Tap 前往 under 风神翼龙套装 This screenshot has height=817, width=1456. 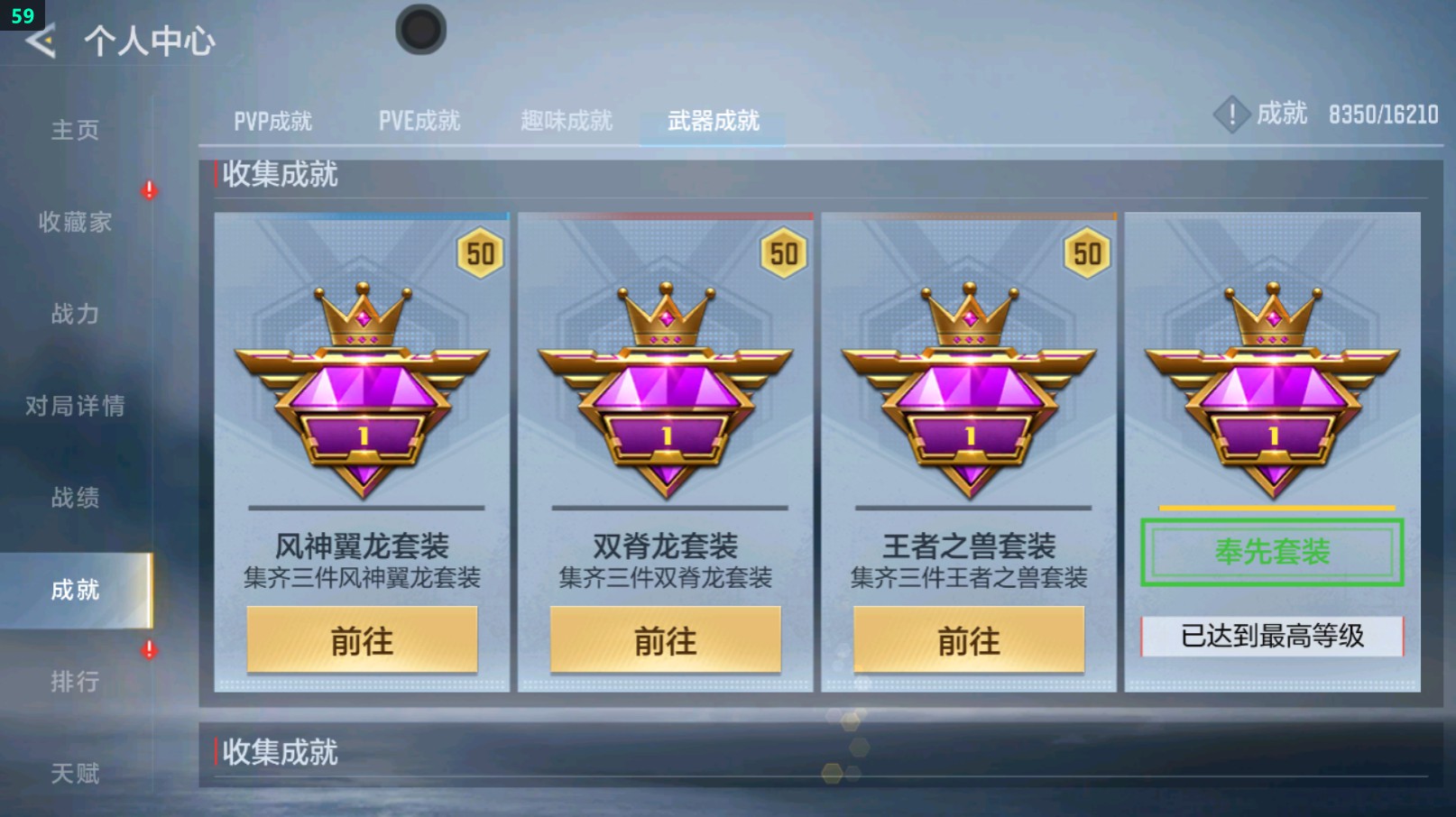(x=362, y=641)
